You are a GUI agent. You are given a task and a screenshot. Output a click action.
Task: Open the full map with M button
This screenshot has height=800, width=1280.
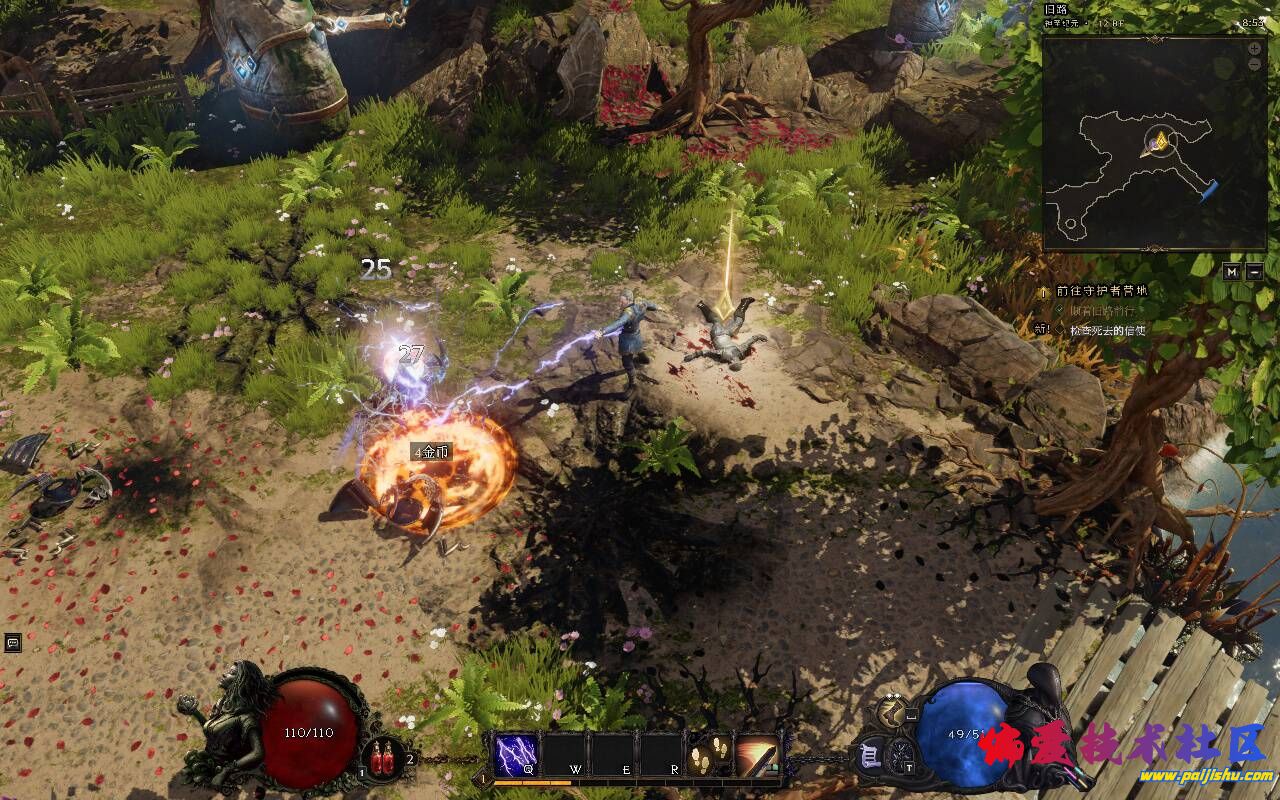pyautogui.click(x=1232, y=271)
